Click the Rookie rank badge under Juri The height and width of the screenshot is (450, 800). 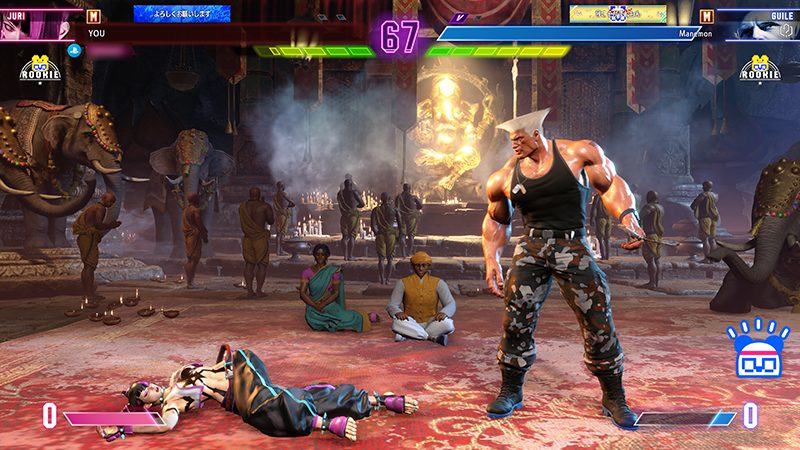coord(38,69)
